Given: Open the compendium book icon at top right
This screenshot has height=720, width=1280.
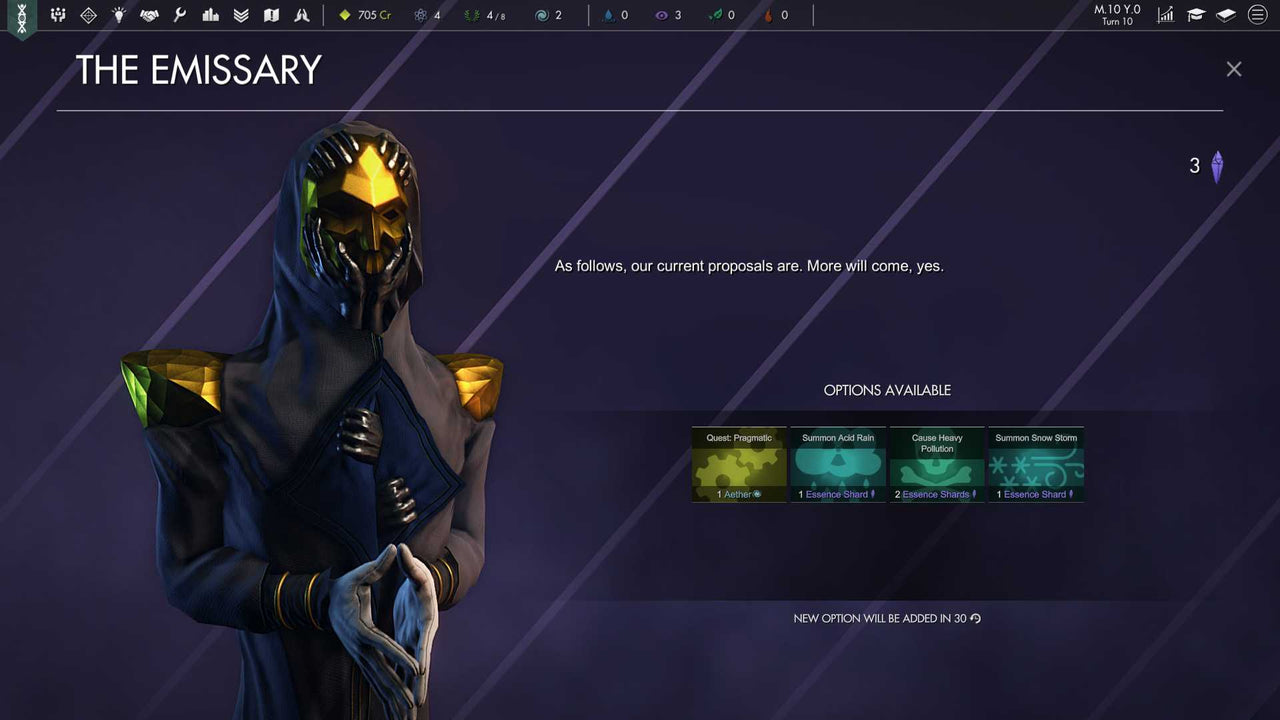Looking at the screenshot, I should point(1225,15).
